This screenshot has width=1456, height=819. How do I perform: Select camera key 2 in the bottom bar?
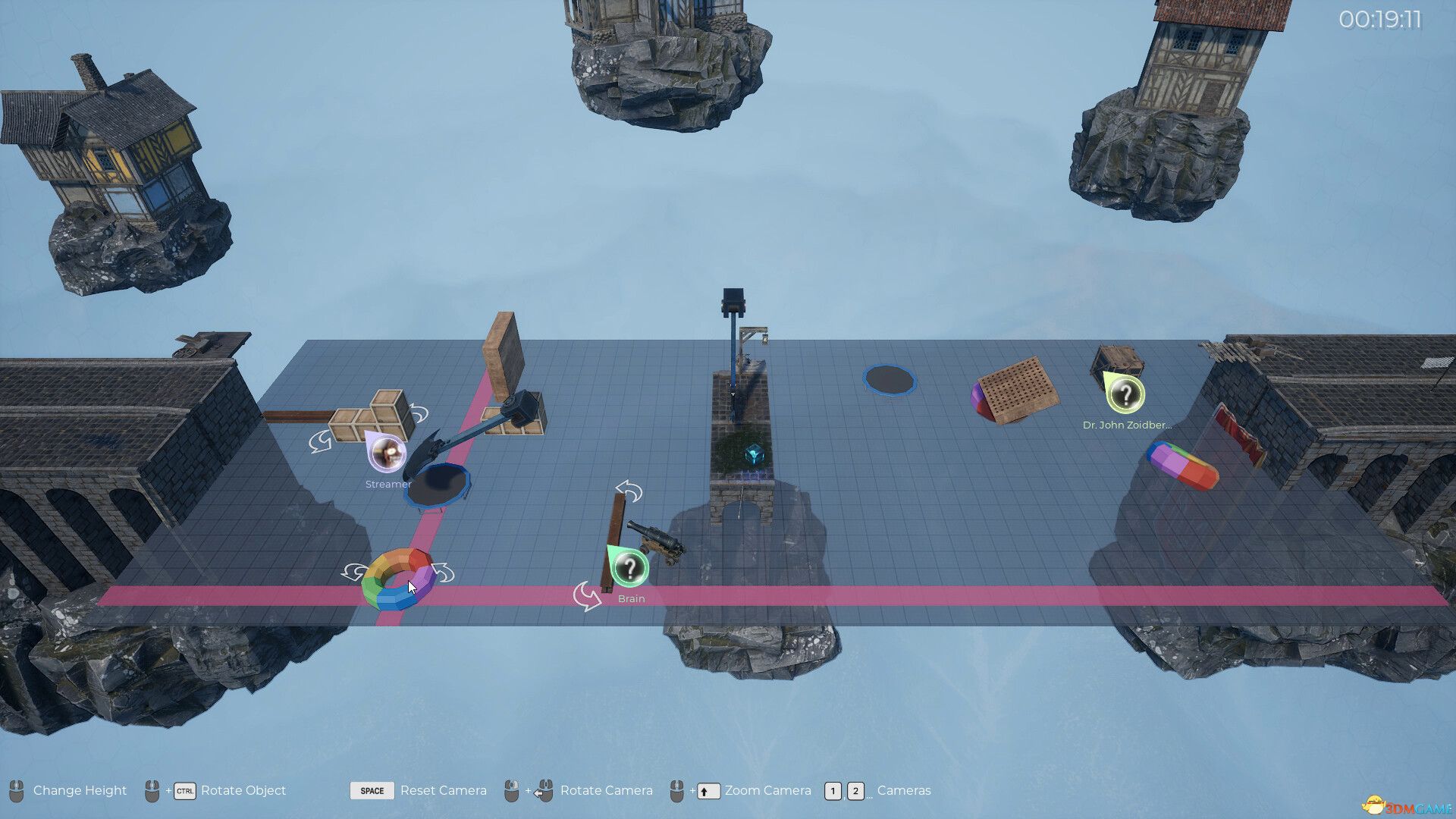[x=855, y=791]
